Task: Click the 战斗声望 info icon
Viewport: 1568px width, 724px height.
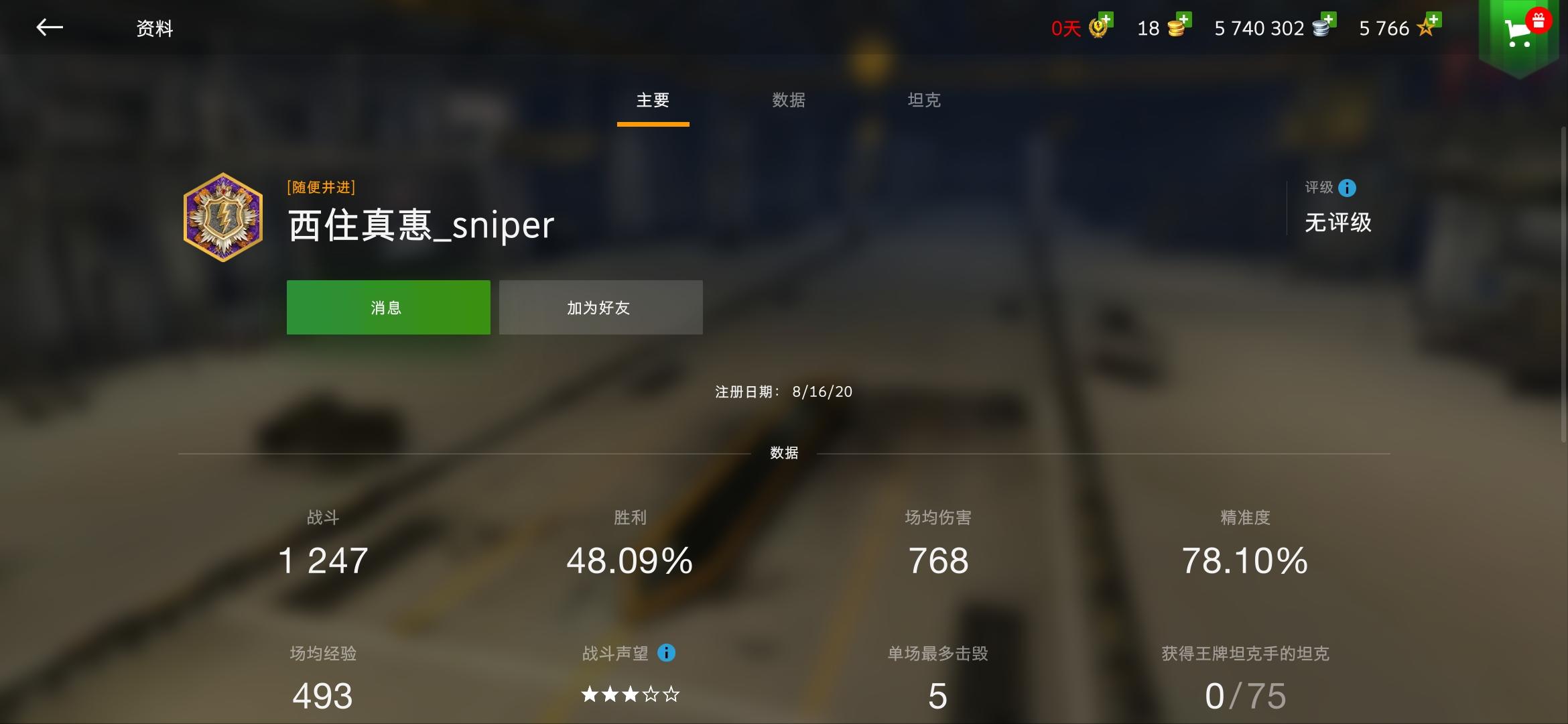Action: point(667,654)
